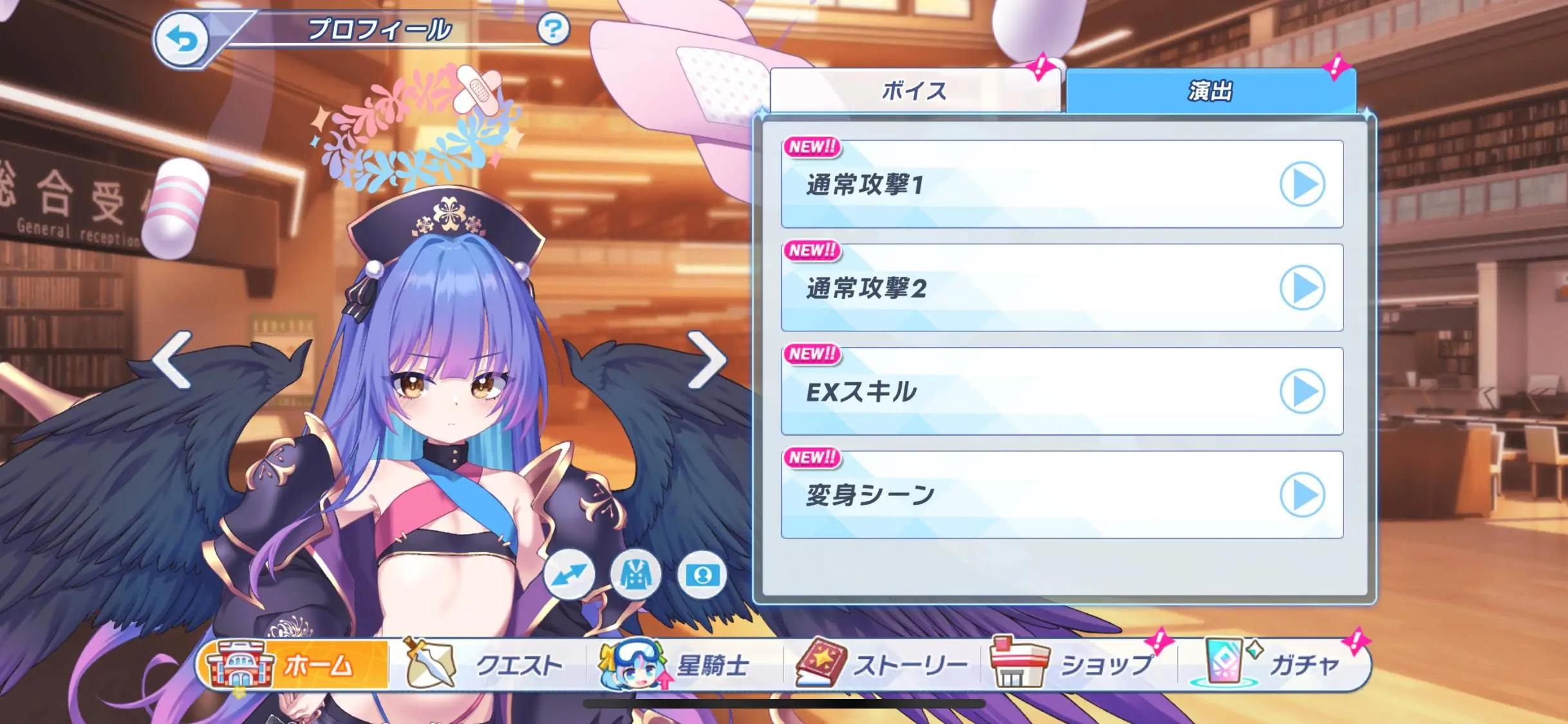Go back with the return arrow button

[183, 40]
